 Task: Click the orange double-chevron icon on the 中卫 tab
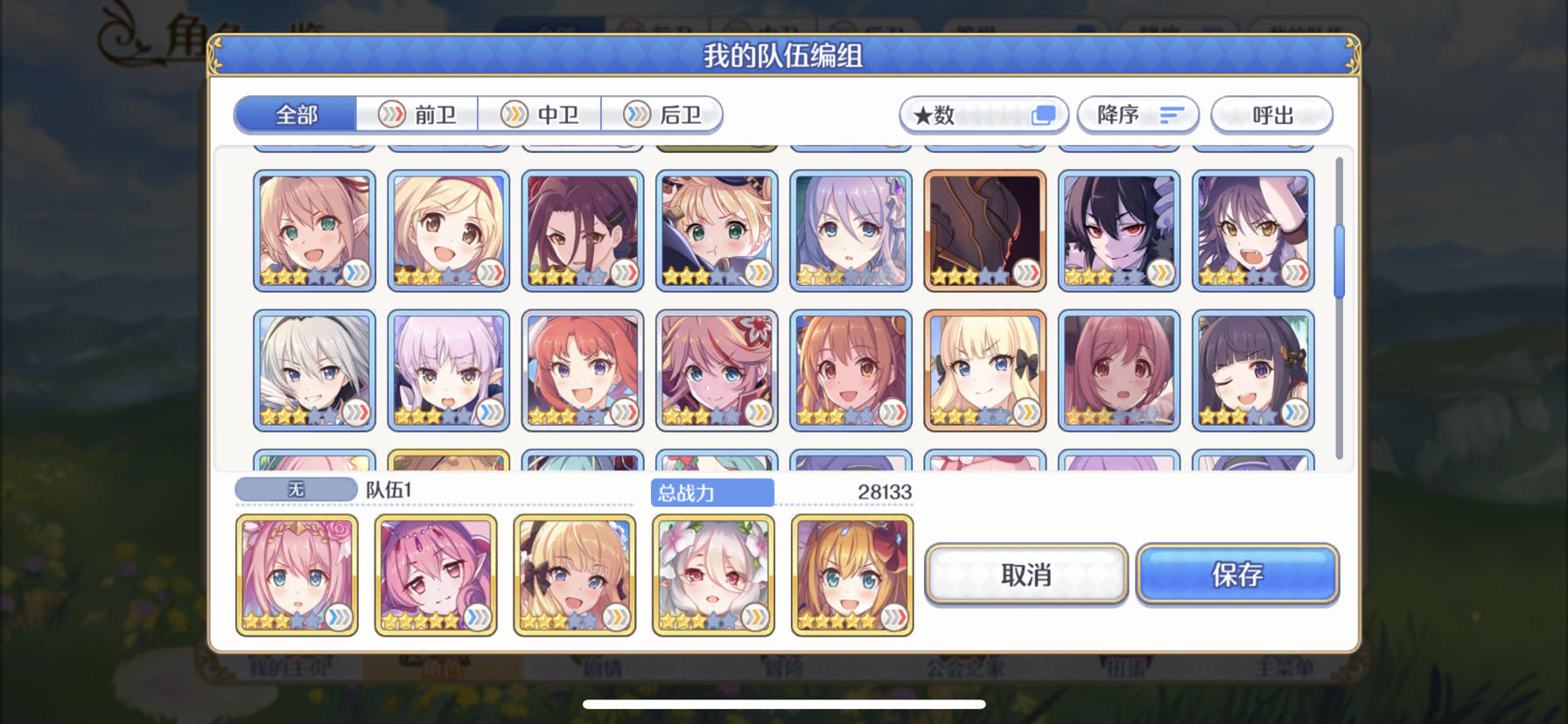tap(514, 115)
